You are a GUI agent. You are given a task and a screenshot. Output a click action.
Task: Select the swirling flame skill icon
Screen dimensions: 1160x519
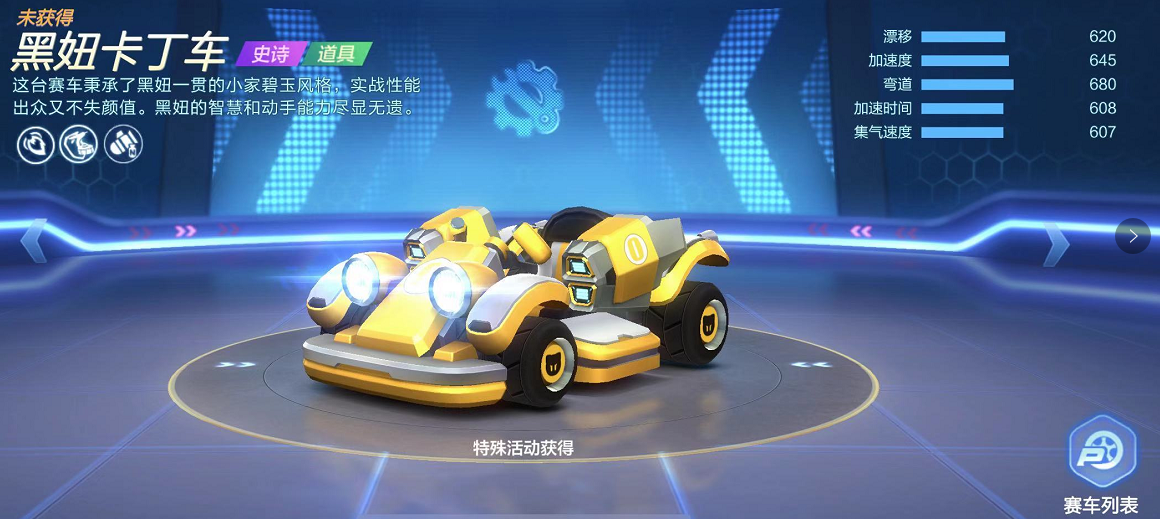pyautogui.click(x=35, y=144)
